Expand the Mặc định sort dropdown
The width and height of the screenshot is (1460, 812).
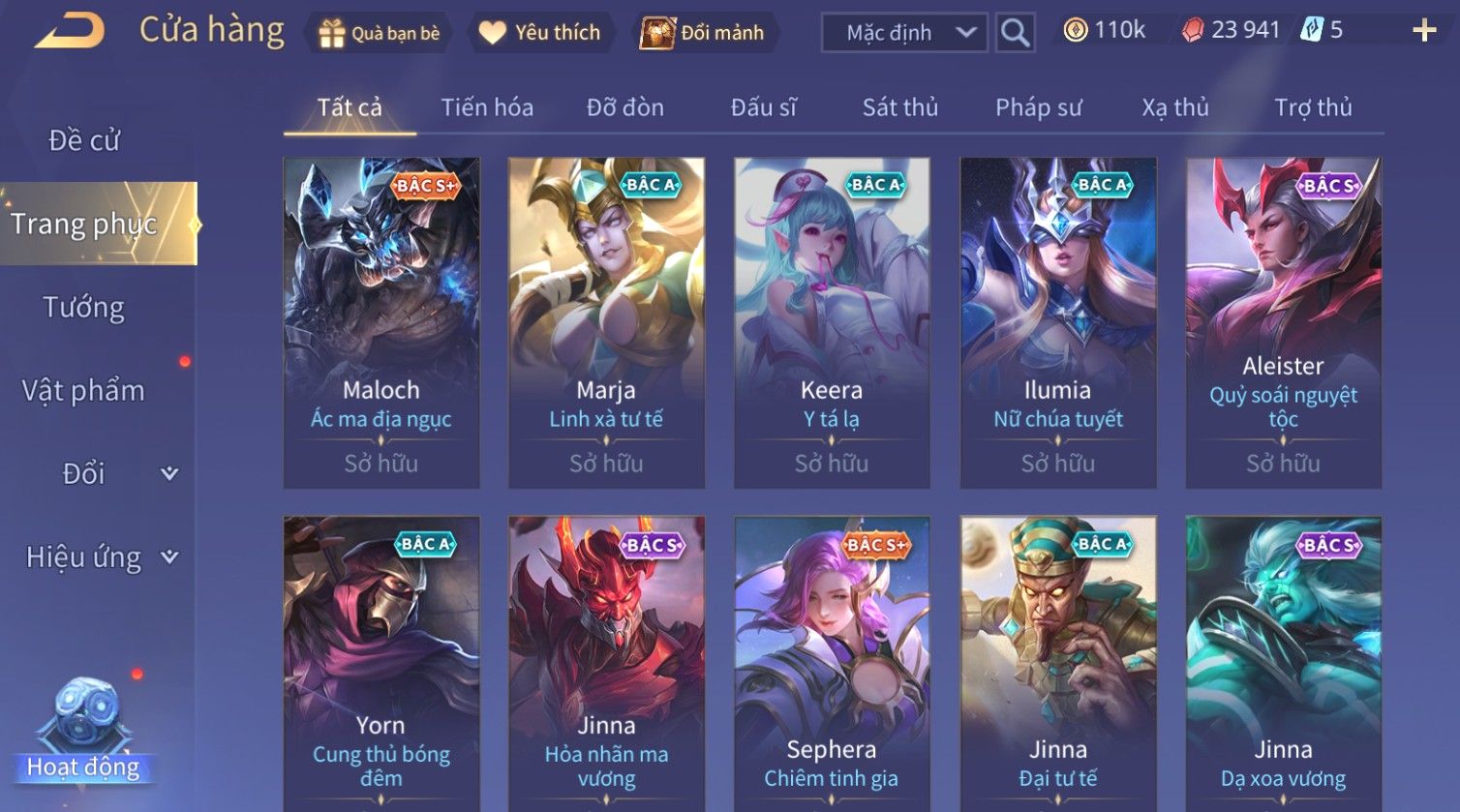click(x=904, y=33)
